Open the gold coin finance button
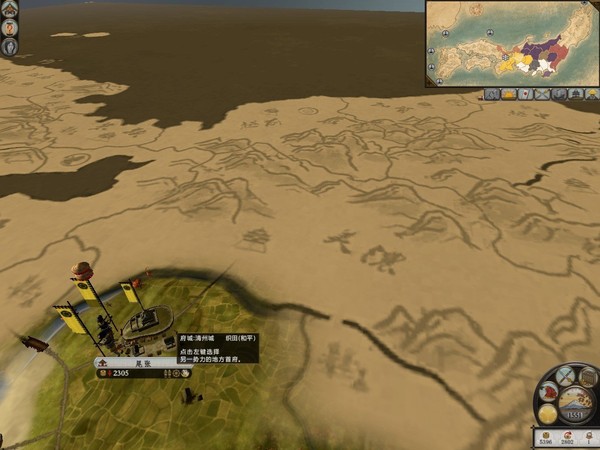The width and height of the screenshot is (600, 450). pos(548,412)
